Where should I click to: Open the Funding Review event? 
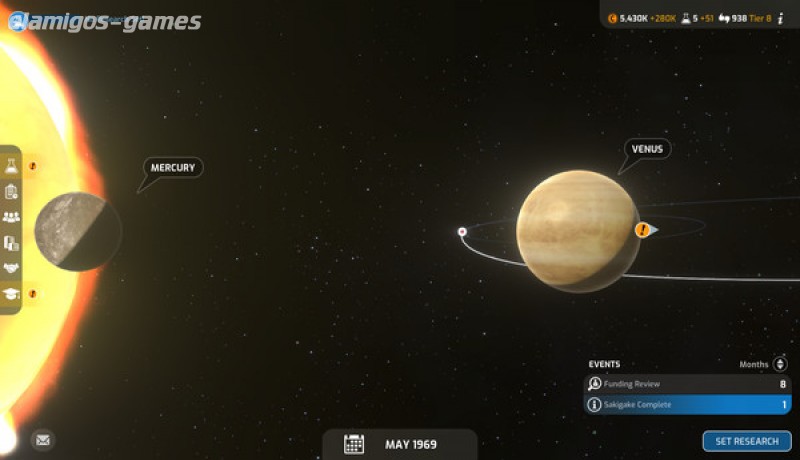(x=687, y=384)
